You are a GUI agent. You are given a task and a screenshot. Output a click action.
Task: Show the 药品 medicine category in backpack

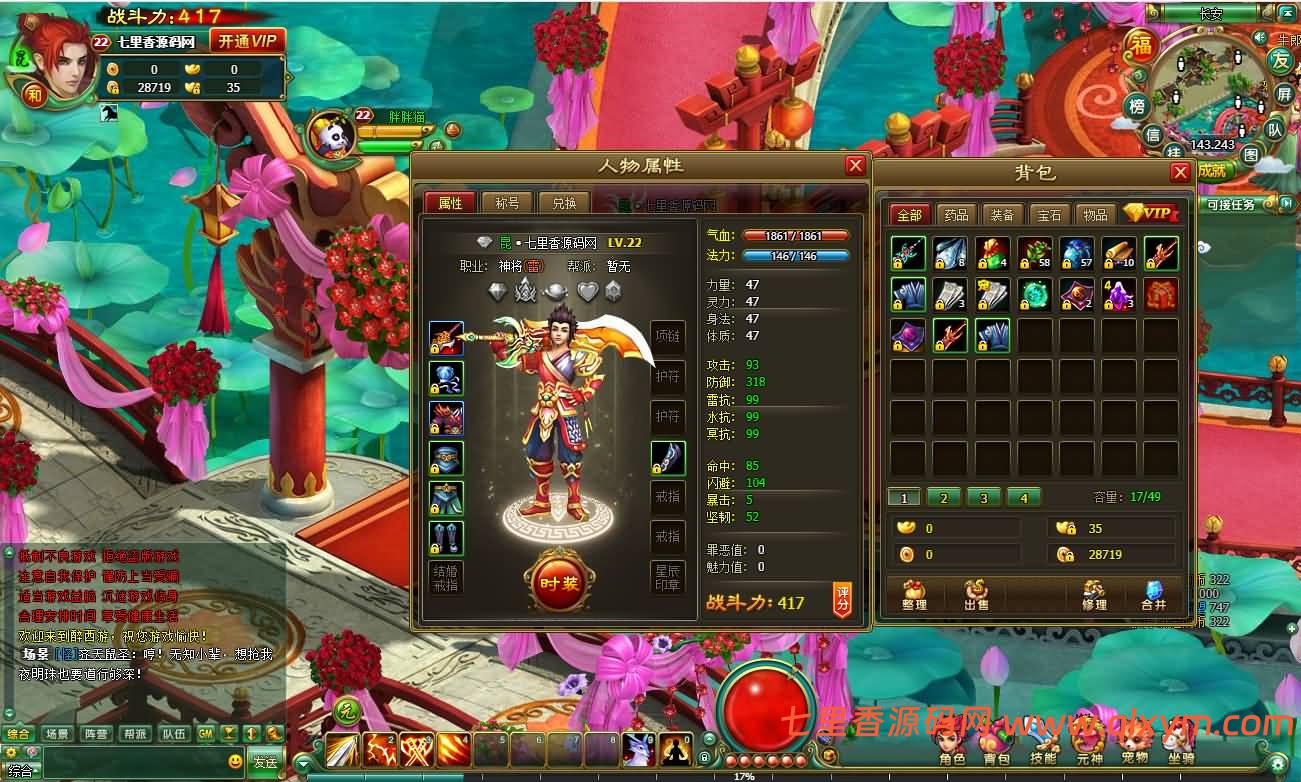tap(956, 215)
